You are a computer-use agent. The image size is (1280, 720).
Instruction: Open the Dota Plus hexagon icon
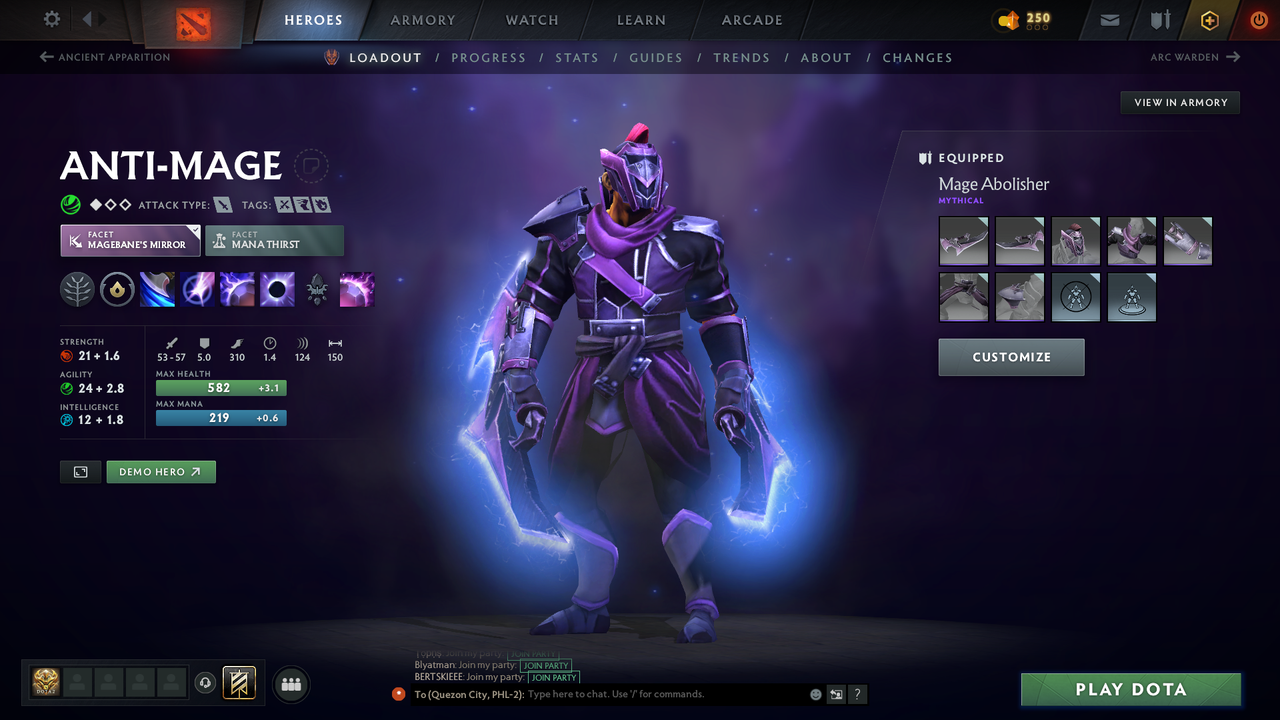[1209, 20]
